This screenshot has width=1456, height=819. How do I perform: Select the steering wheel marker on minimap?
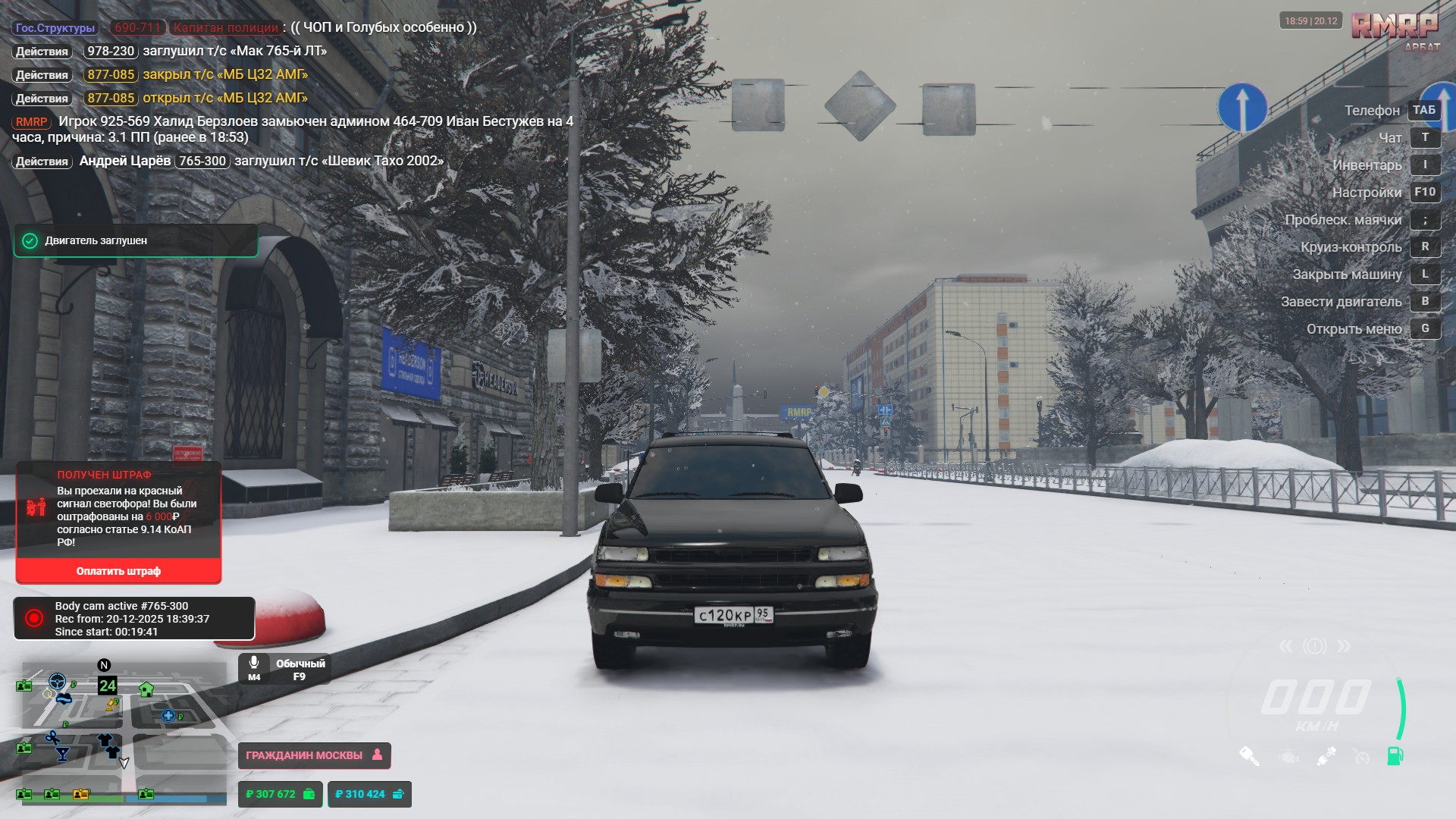[x=57, y=680]
